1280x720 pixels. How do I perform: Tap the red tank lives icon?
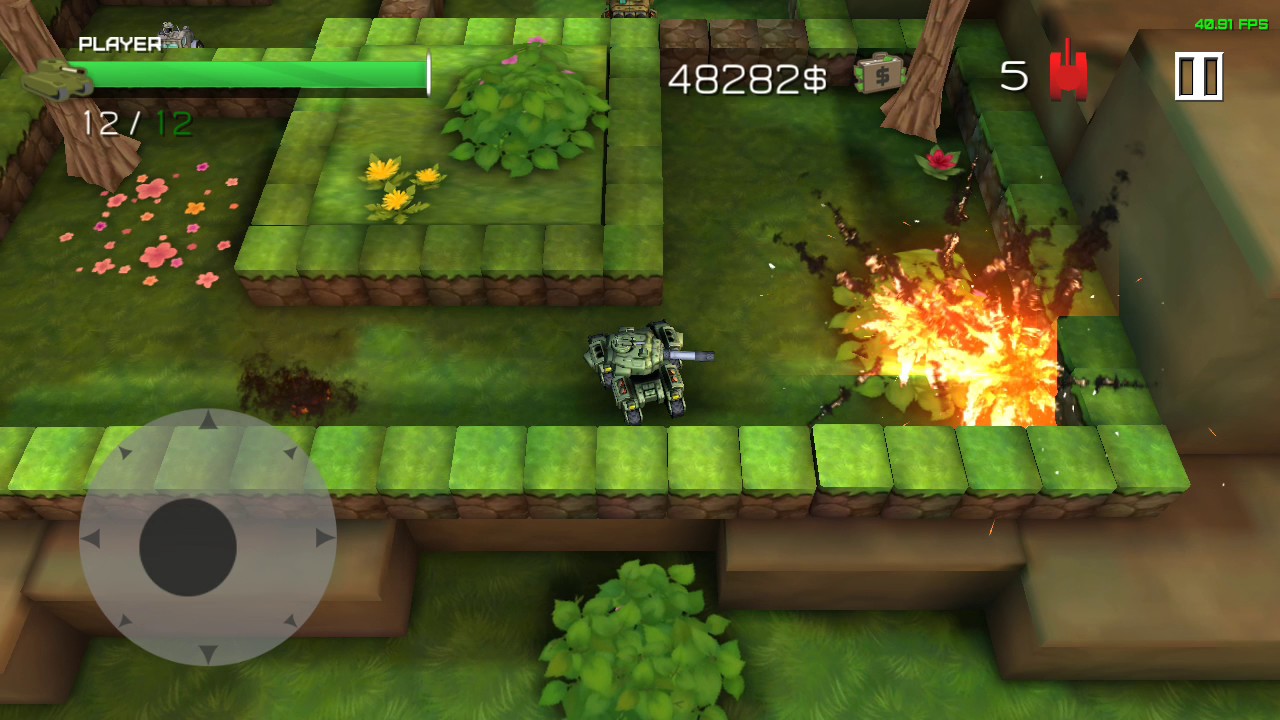(1067, 74)
